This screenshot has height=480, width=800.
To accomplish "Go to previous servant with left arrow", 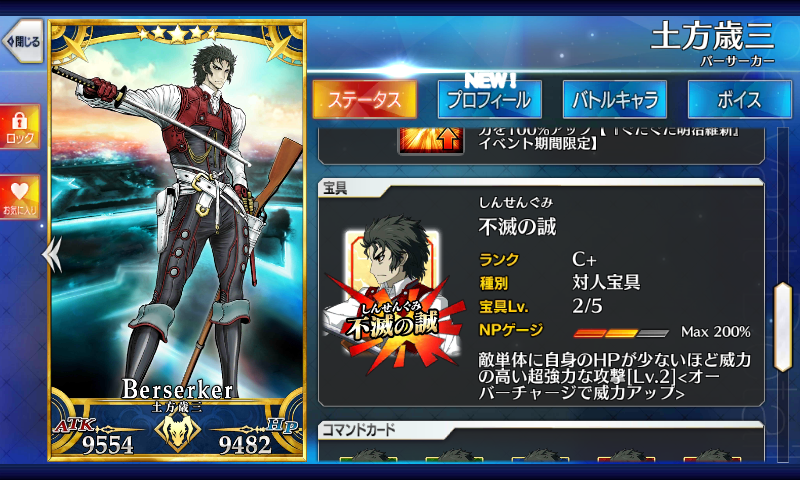I will 50,256.
